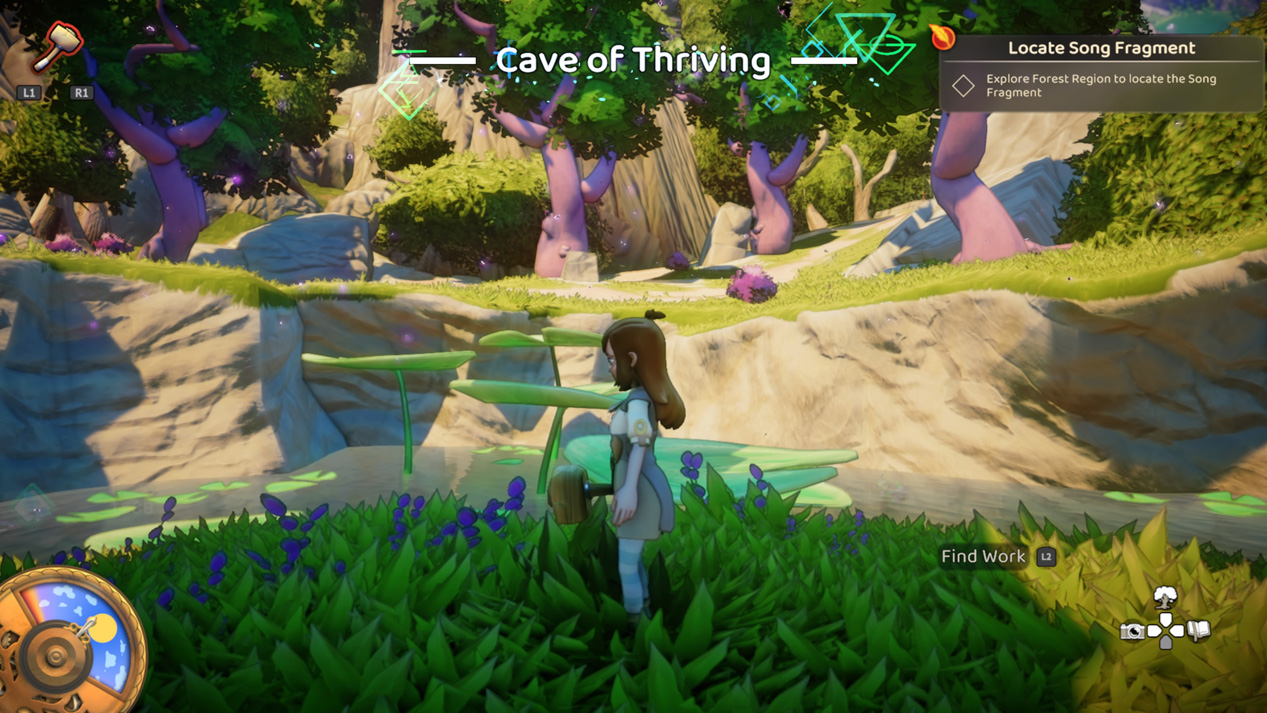
Task: Click the camera photo mode icon
Action: point(1132,631)
